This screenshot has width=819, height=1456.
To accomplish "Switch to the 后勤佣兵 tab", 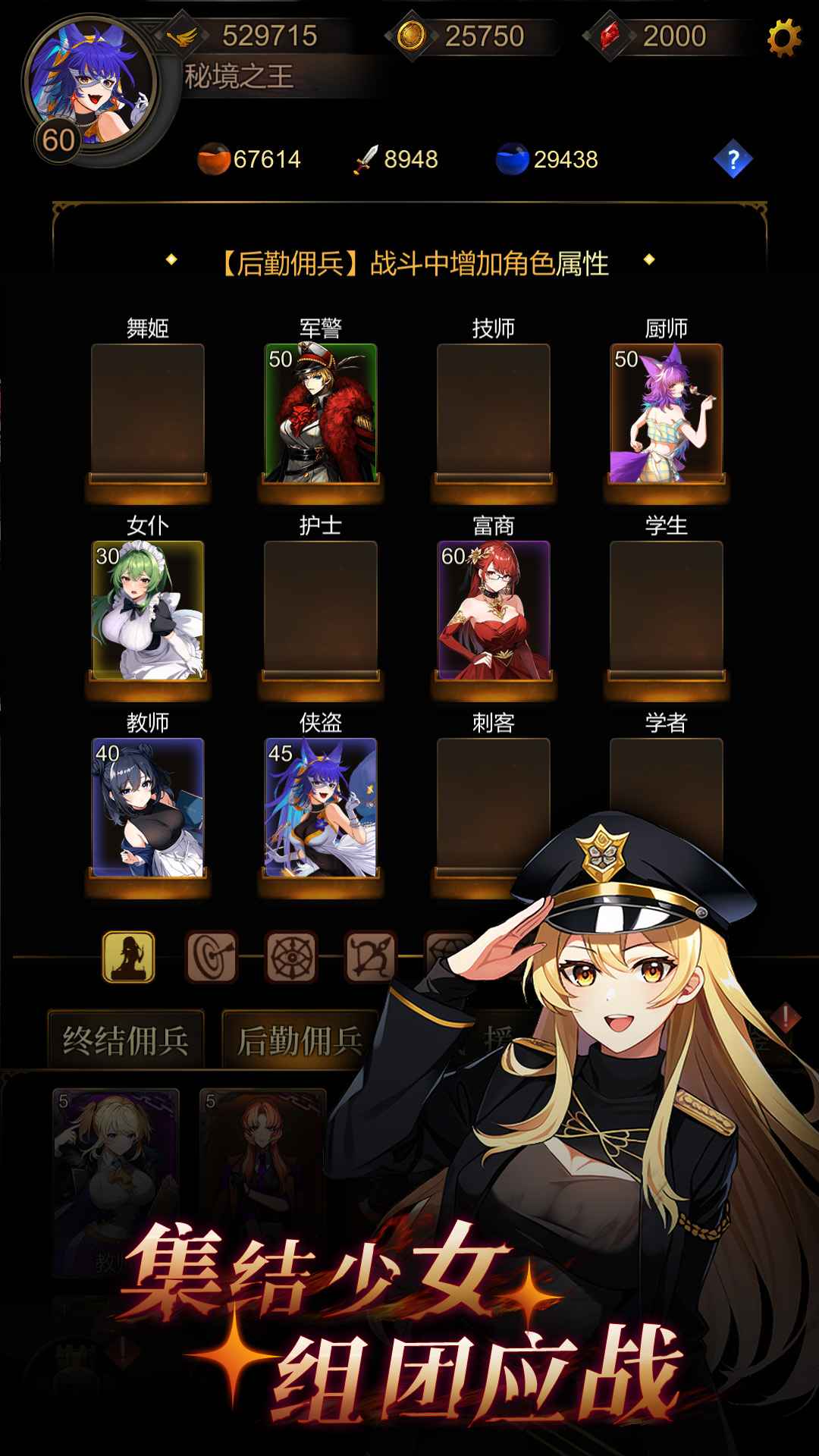I will point(300,1040).
